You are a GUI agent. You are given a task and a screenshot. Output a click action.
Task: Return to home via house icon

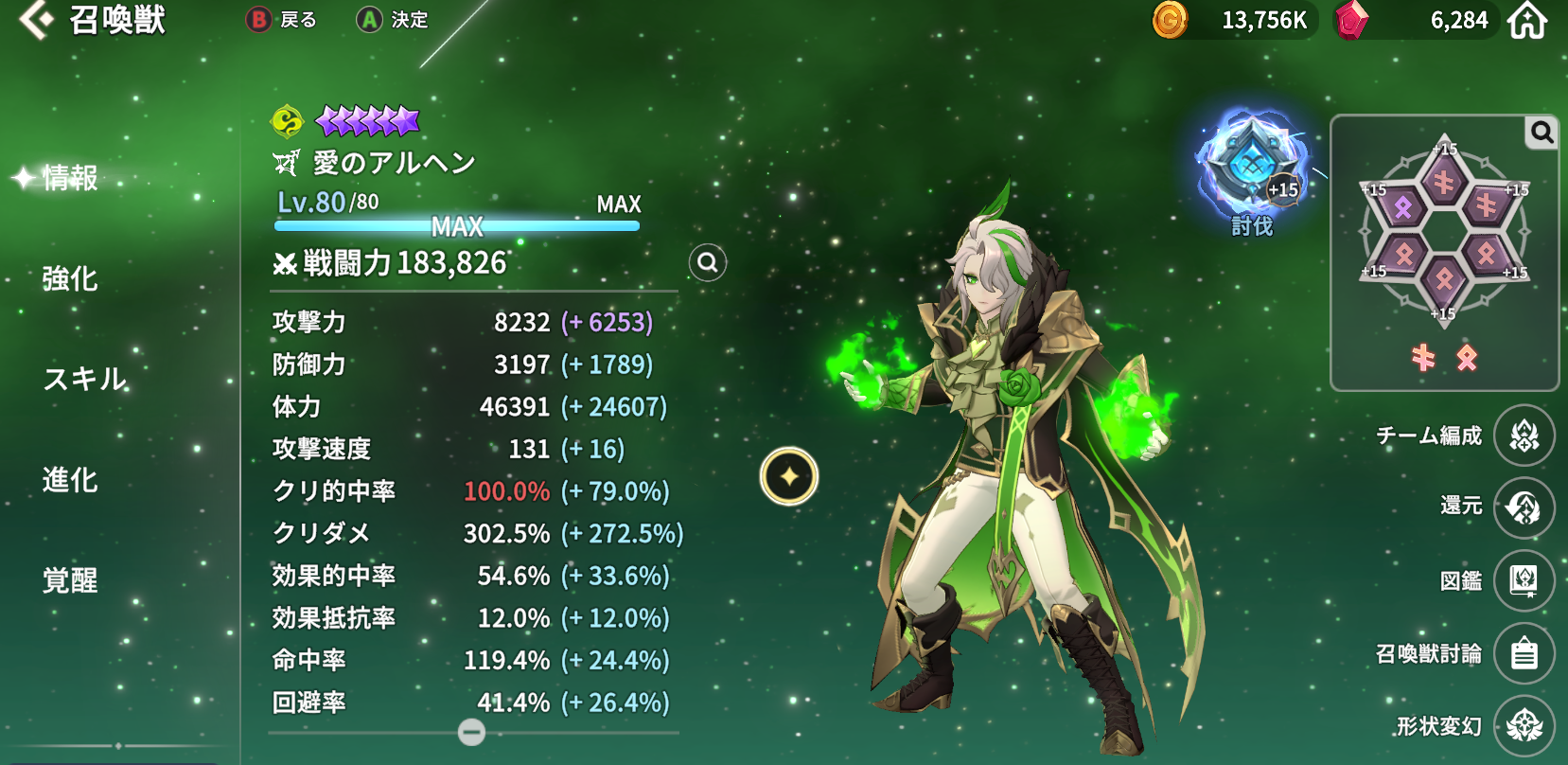1527,21
